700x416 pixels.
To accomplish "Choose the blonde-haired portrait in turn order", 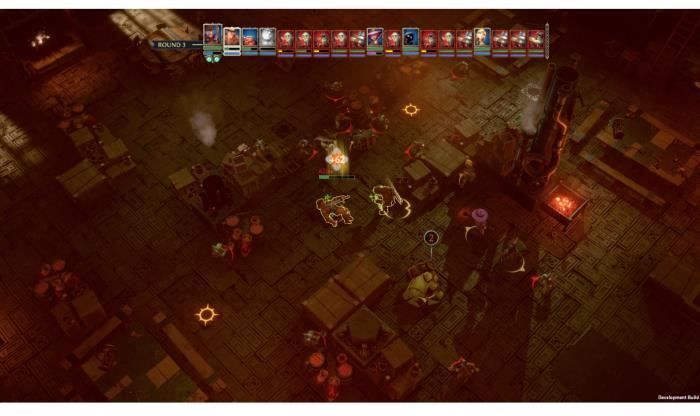I will (x=483, y=39).
